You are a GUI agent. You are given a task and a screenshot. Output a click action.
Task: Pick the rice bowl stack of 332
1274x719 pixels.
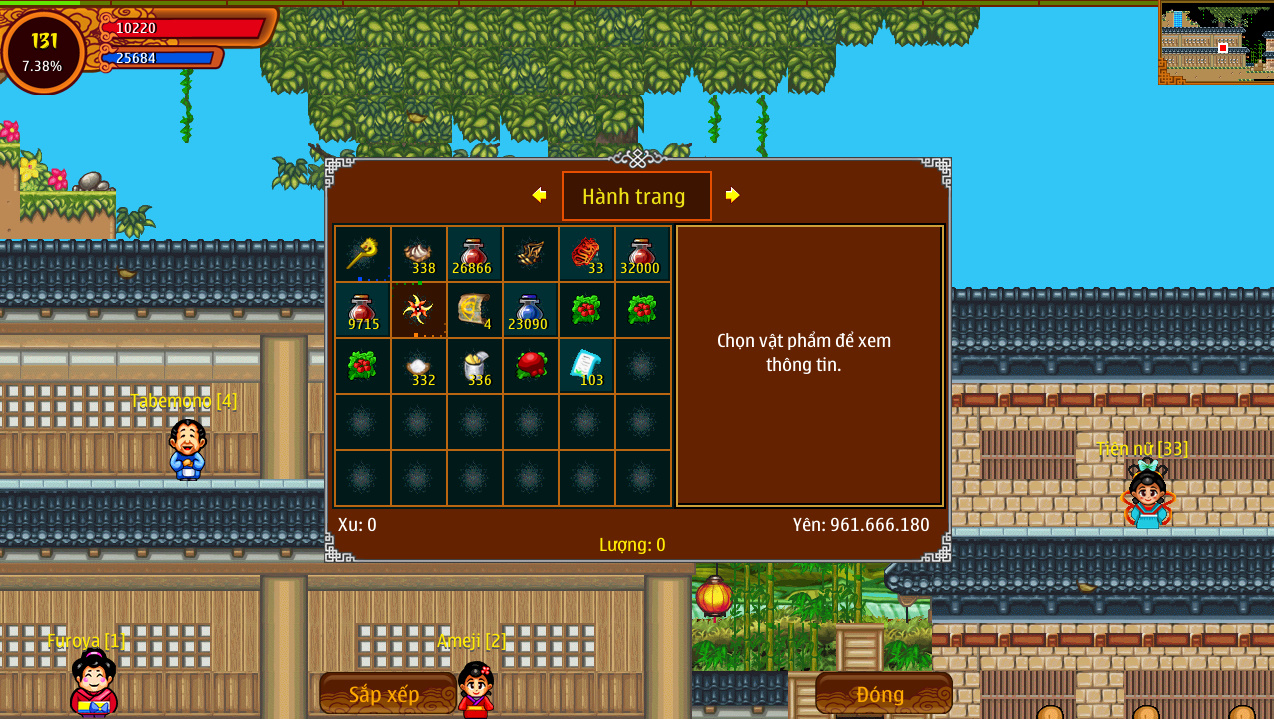(418, 366)
